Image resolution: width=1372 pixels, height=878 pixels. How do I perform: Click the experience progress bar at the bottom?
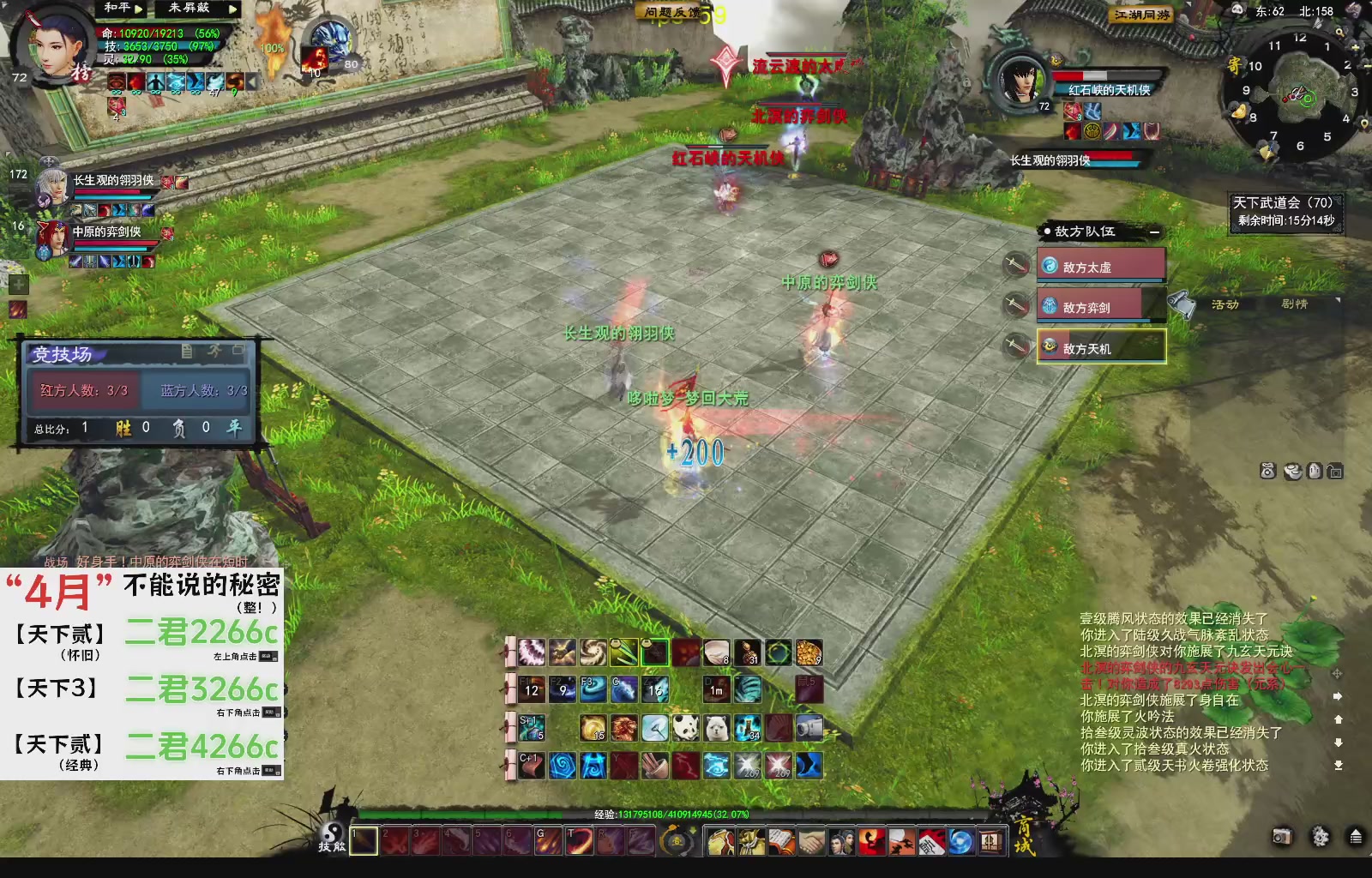600,815
